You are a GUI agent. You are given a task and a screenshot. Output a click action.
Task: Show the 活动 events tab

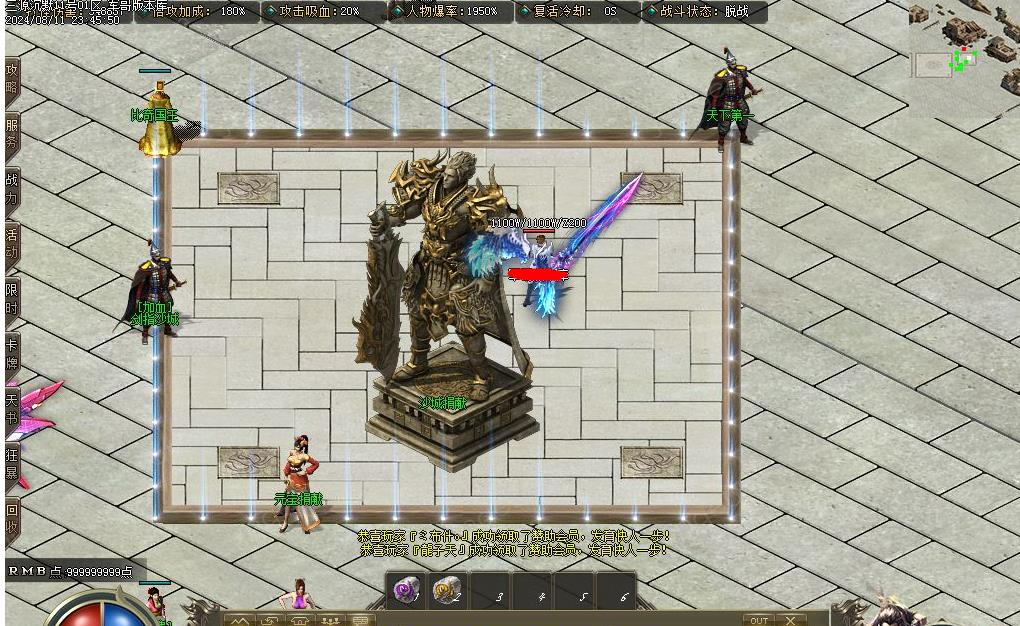pos(12,245)
